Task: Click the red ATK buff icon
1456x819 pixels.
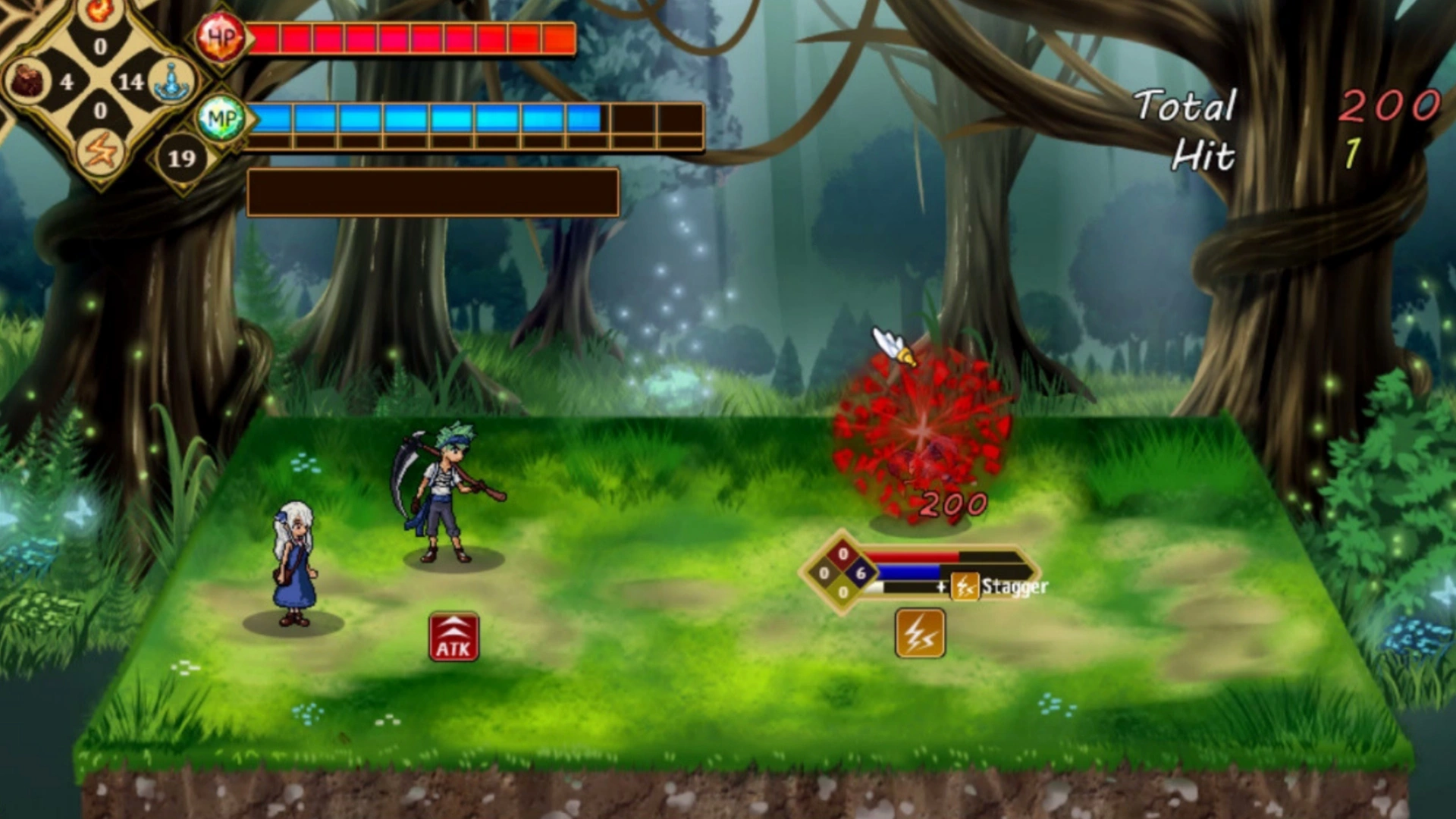Action: pyautogui.click(x=453, y=637)
